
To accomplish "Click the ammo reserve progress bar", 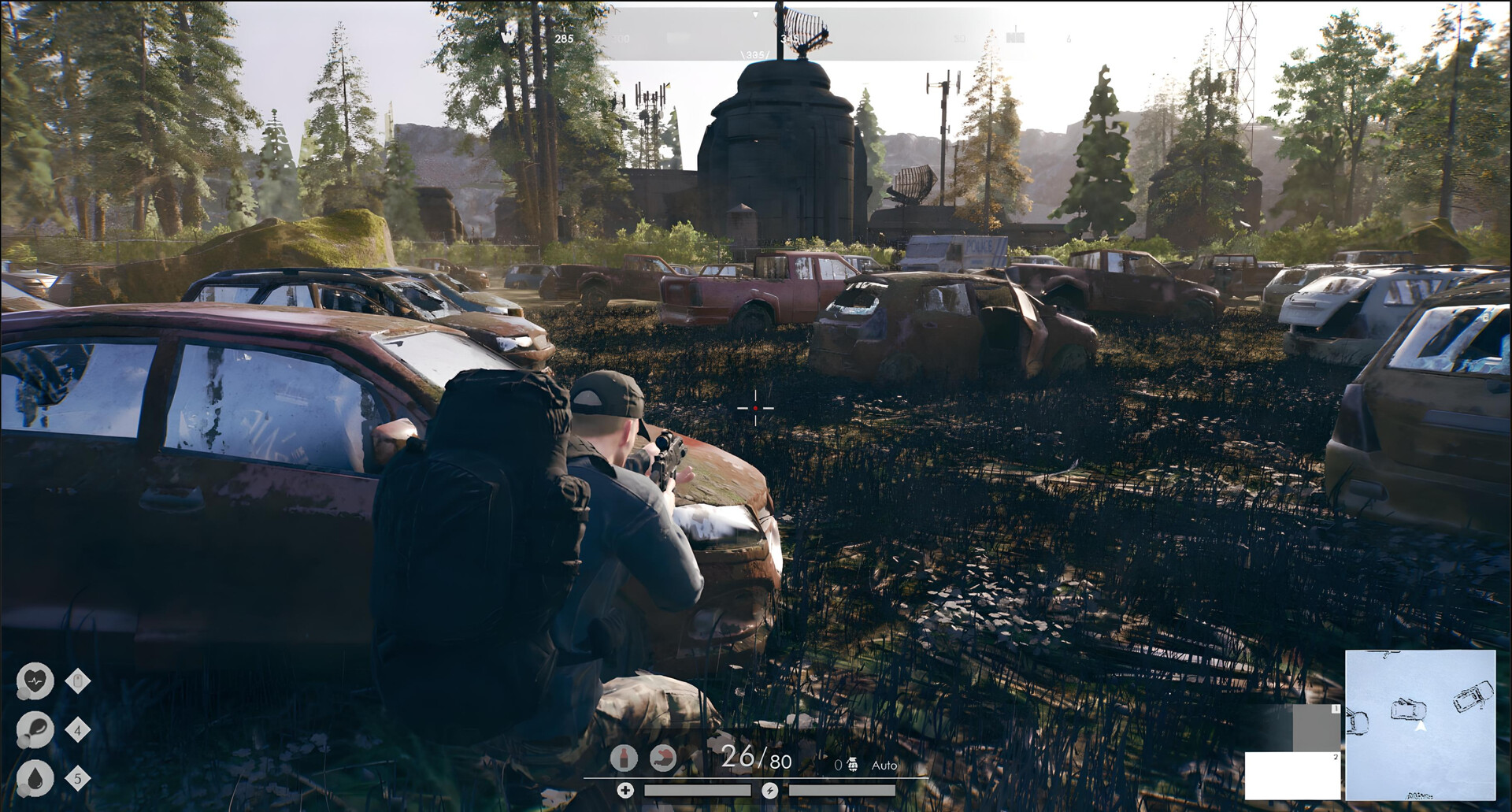I will coord(696,791).
